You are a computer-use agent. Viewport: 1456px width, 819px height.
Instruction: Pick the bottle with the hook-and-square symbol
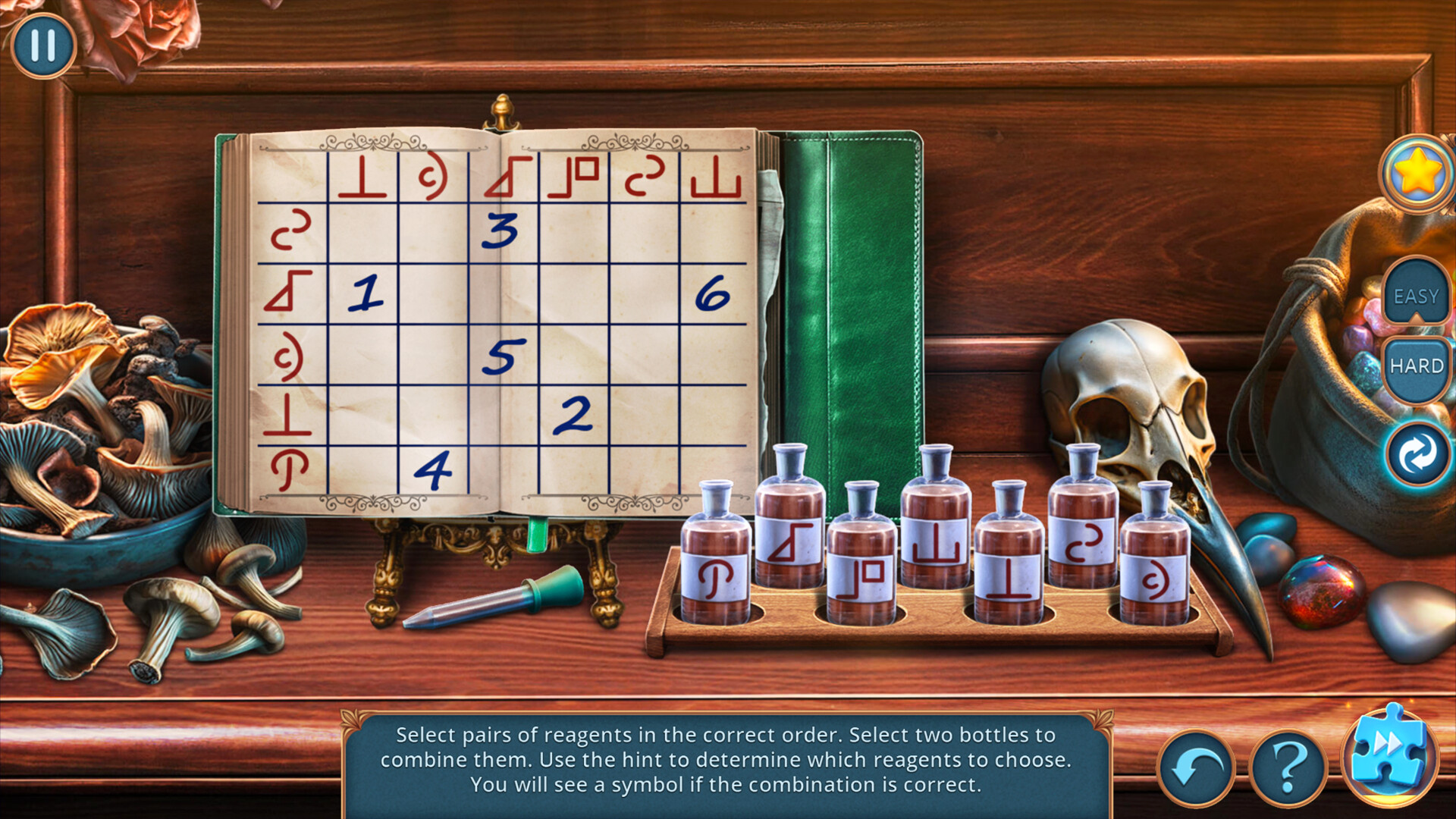tap(861, 561)
